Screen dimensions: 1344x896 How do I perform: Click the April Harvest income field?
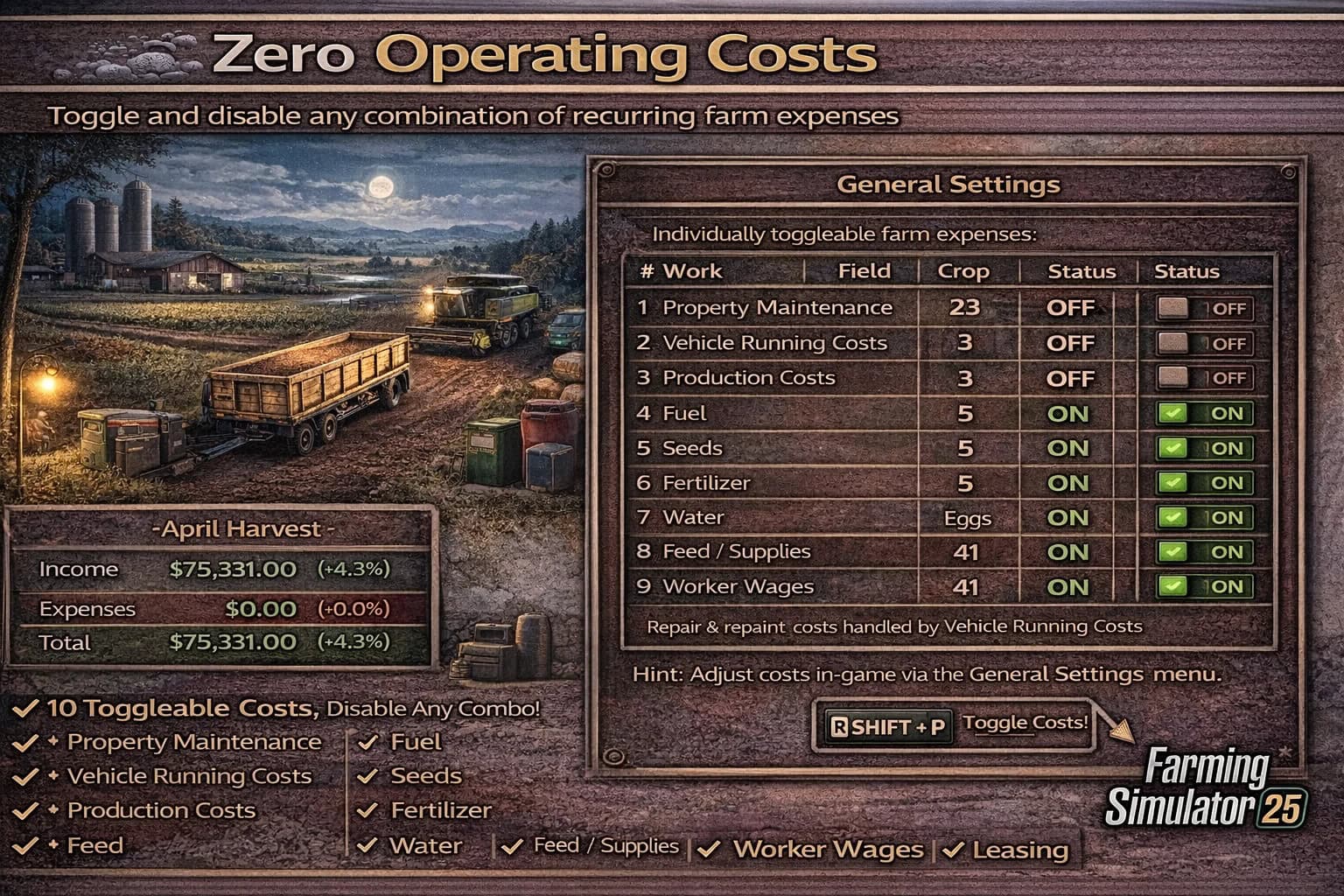[236, 569]
